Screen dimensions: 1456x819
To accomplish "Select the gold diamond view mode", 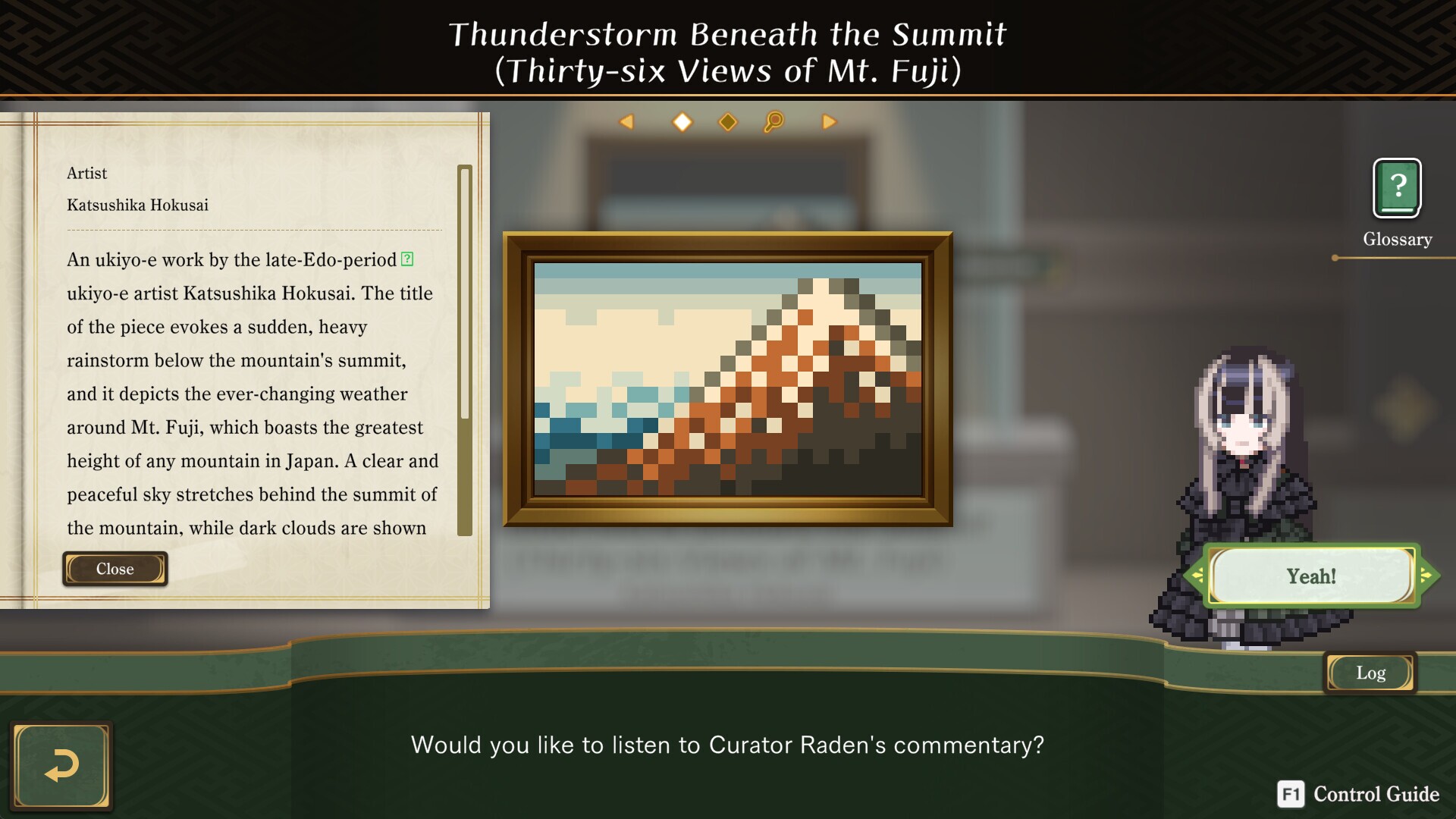I will pyautogui.click(x=727, y=121).
